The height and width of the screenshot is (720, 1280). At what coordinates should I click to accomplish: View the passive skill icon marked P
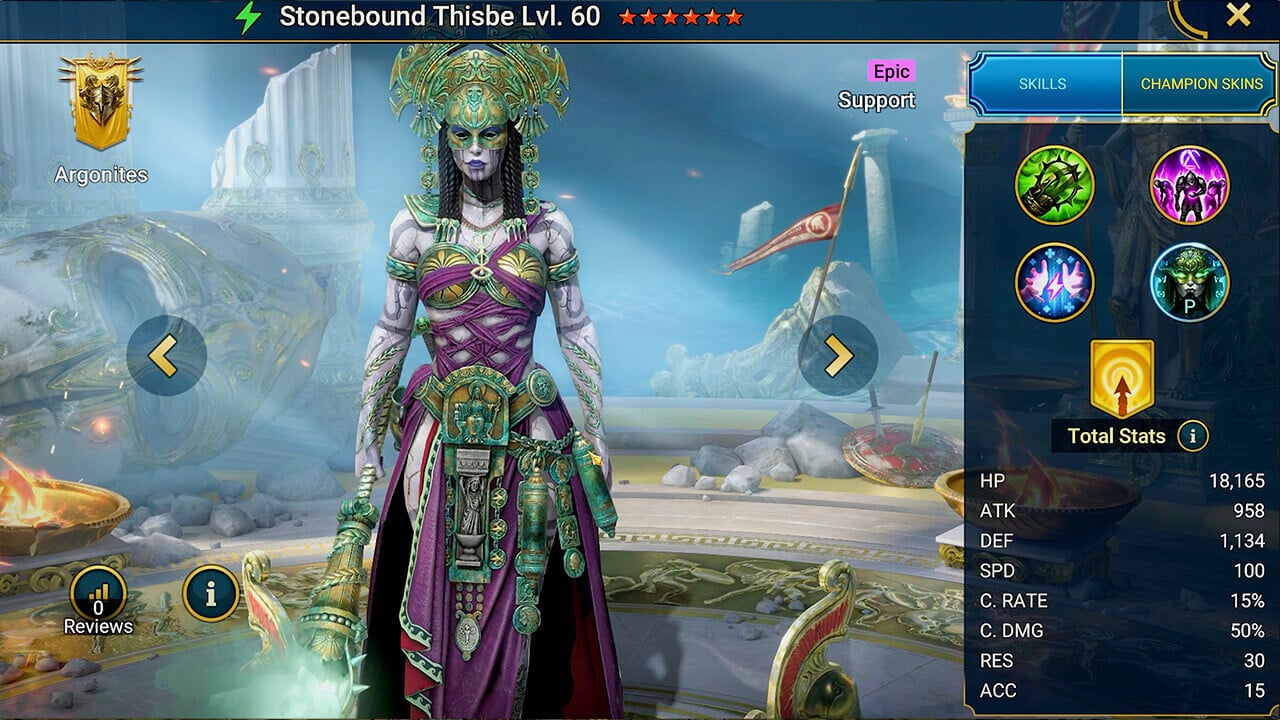pos(1189,282)
